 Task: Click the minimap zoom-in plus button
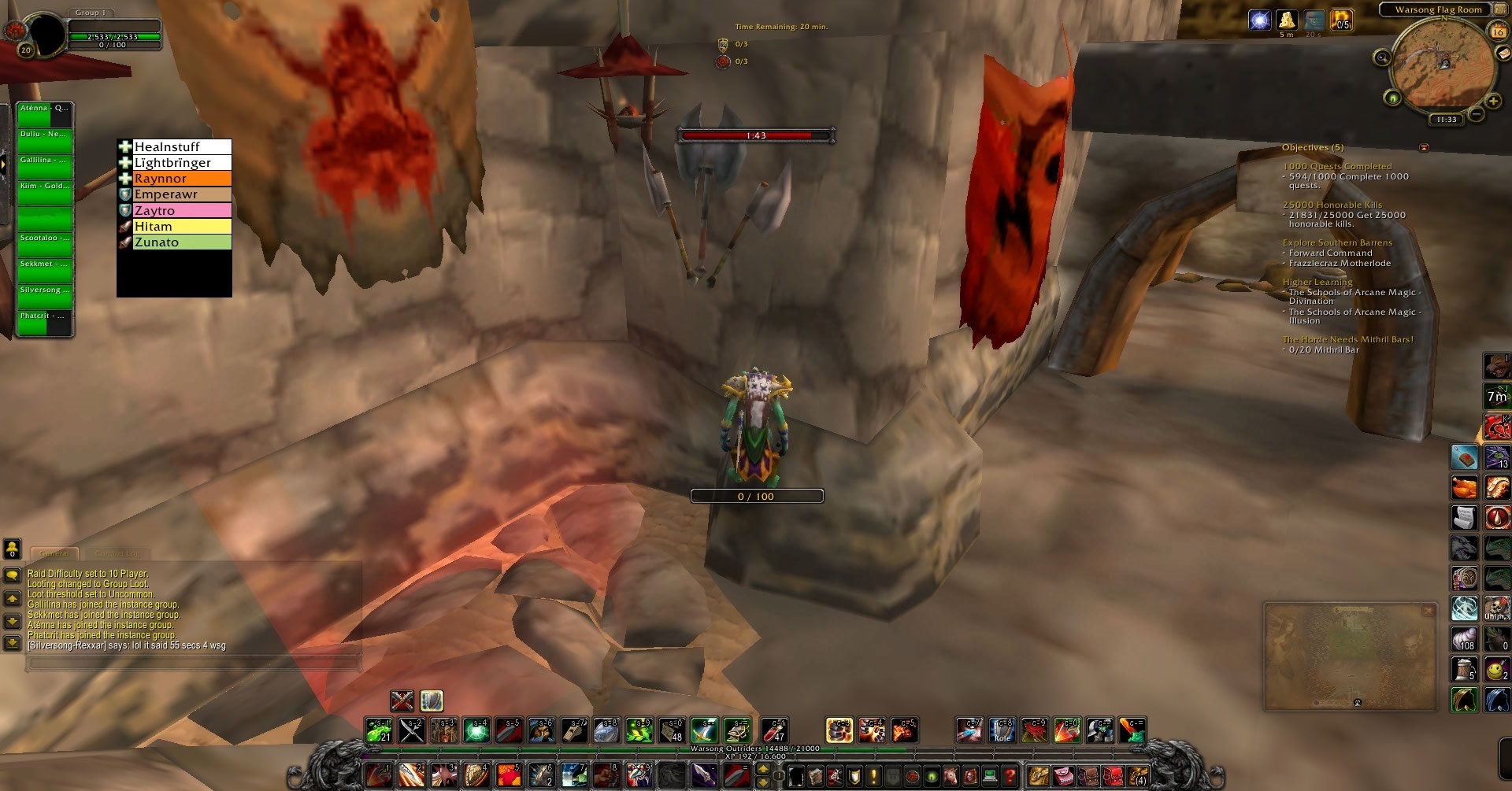1492,102
